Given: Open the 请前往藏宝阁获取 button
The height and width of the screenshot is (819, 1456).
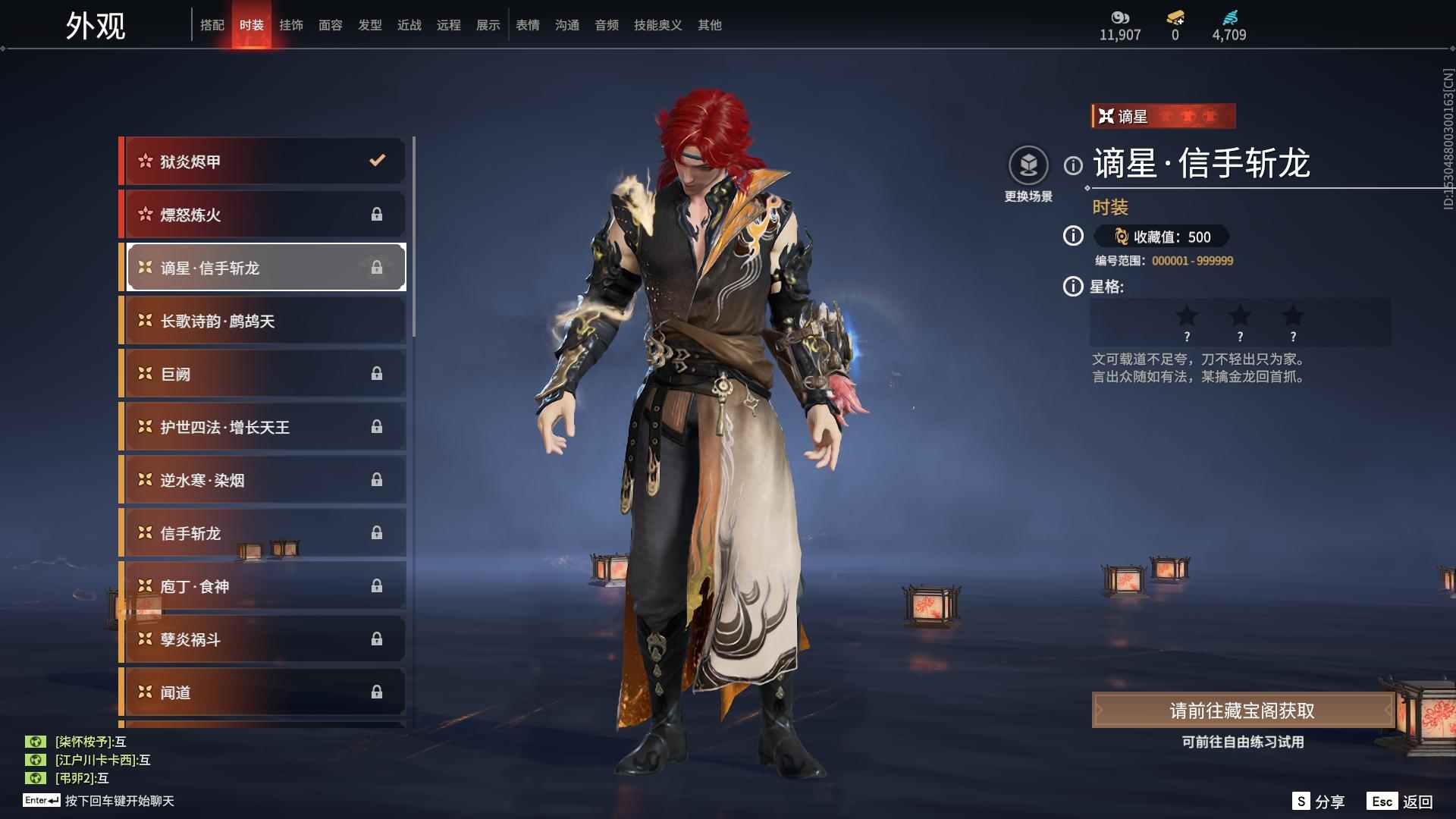Looking at the screenshot, I should [1241, 710].
